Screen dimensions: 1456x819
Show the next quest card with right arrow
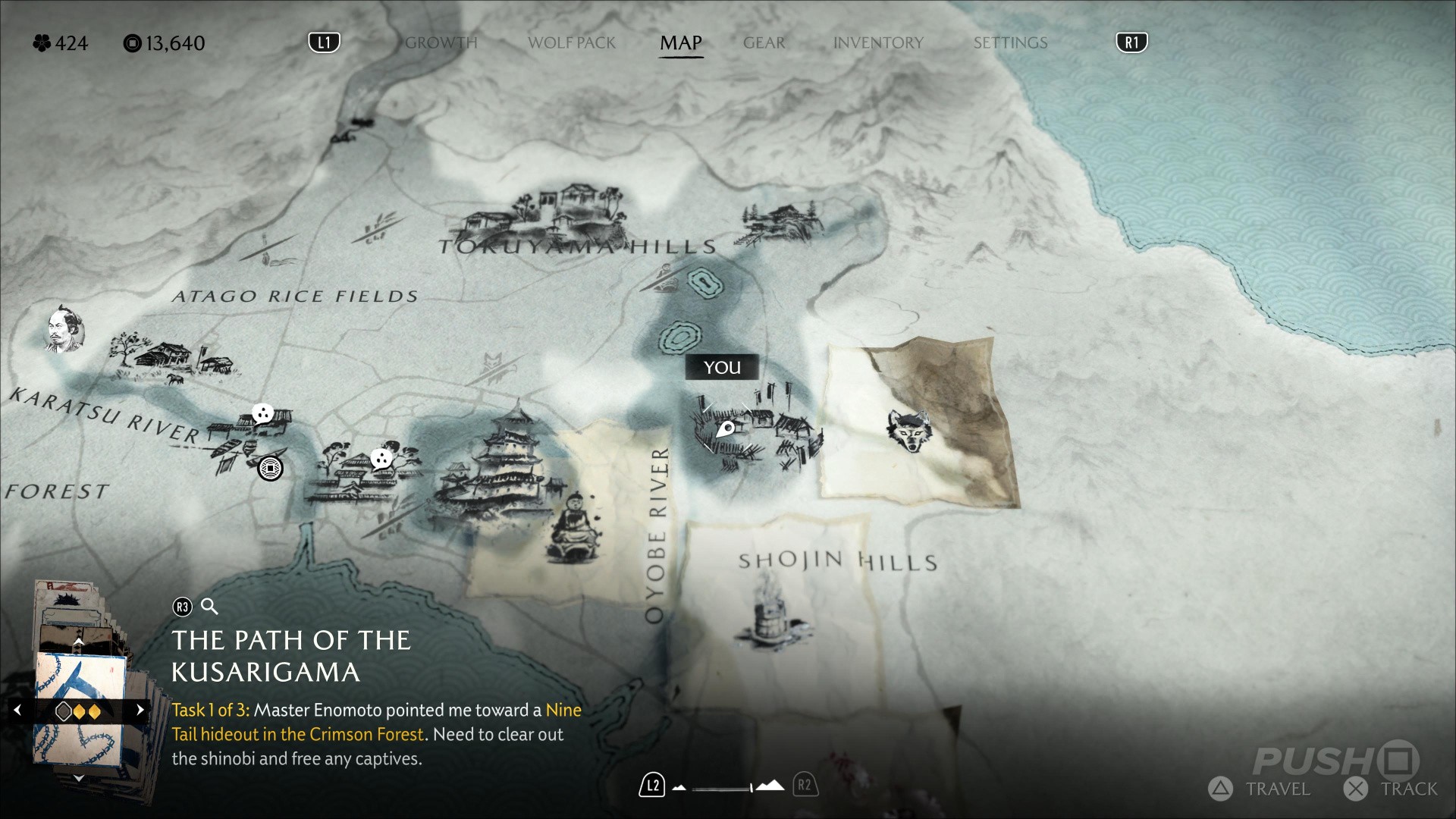click(x=140, y=711)
